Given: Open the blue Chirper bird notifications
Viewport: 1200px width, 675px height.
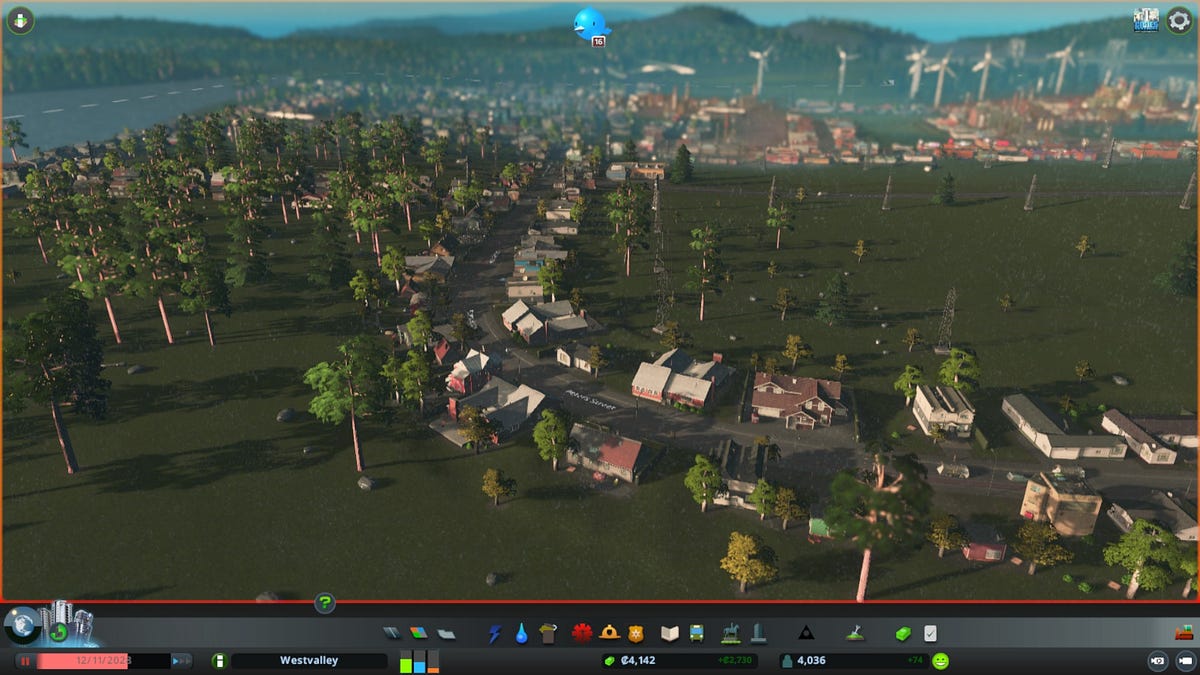Looking at the screenshot, I should pyautogui.click(x=589, y=24).
